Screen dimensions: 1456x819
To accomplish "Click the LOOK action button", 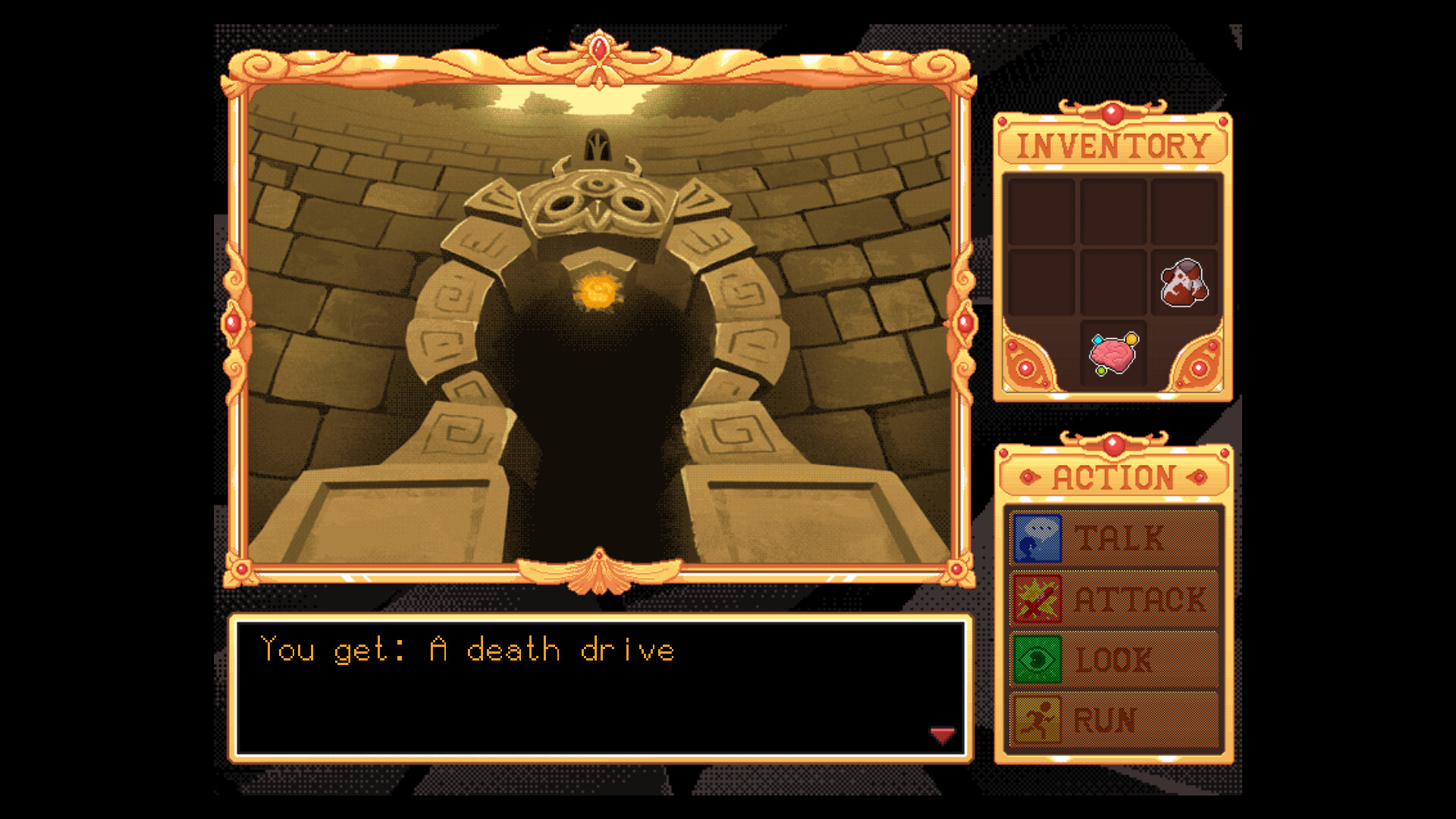I will (x=1115, y=658).
